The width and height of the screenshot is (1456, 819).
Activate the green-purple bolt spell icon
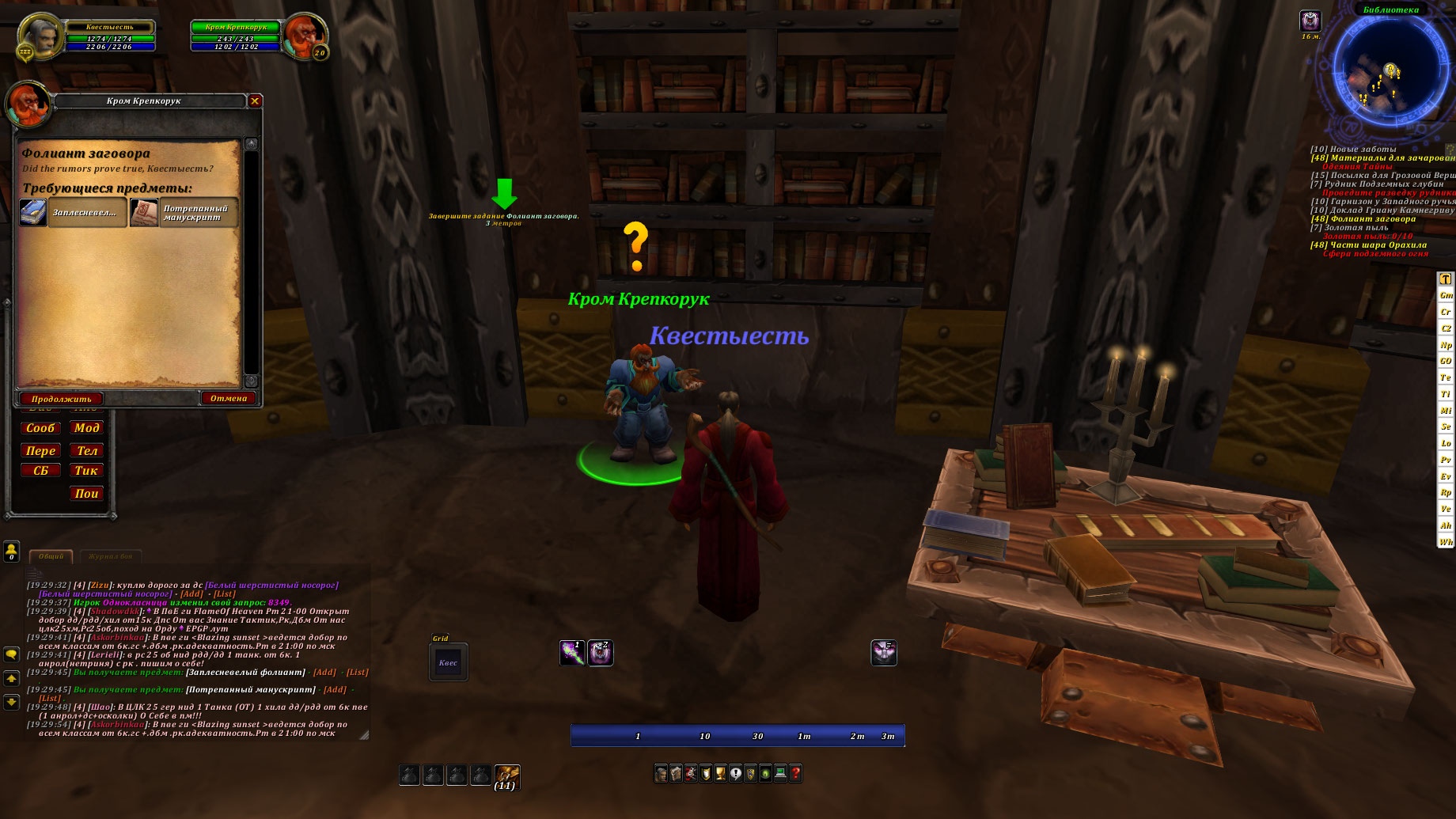pos(571,653)
